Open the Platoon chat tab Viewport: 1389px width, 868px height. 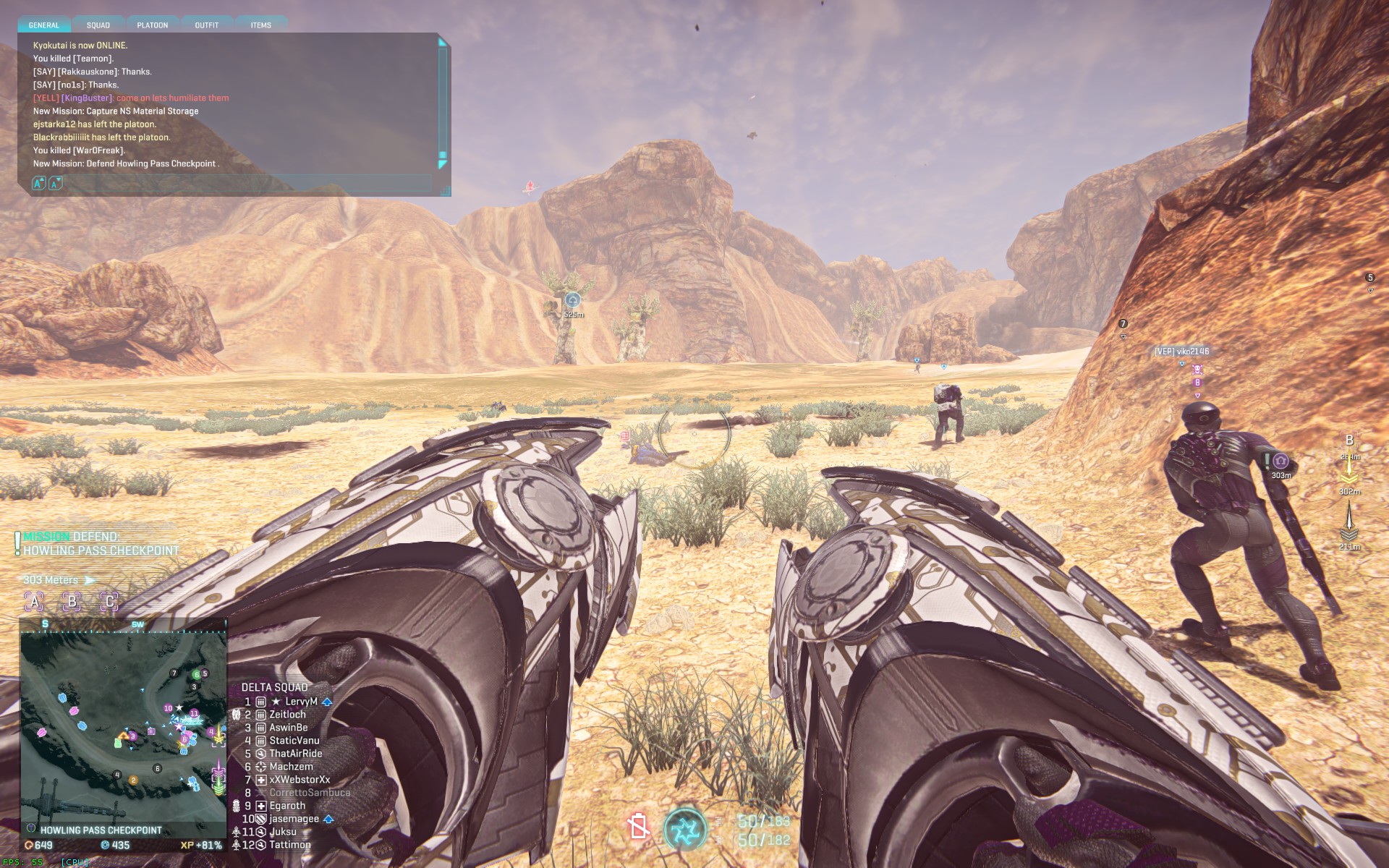(x=153, y=25)
